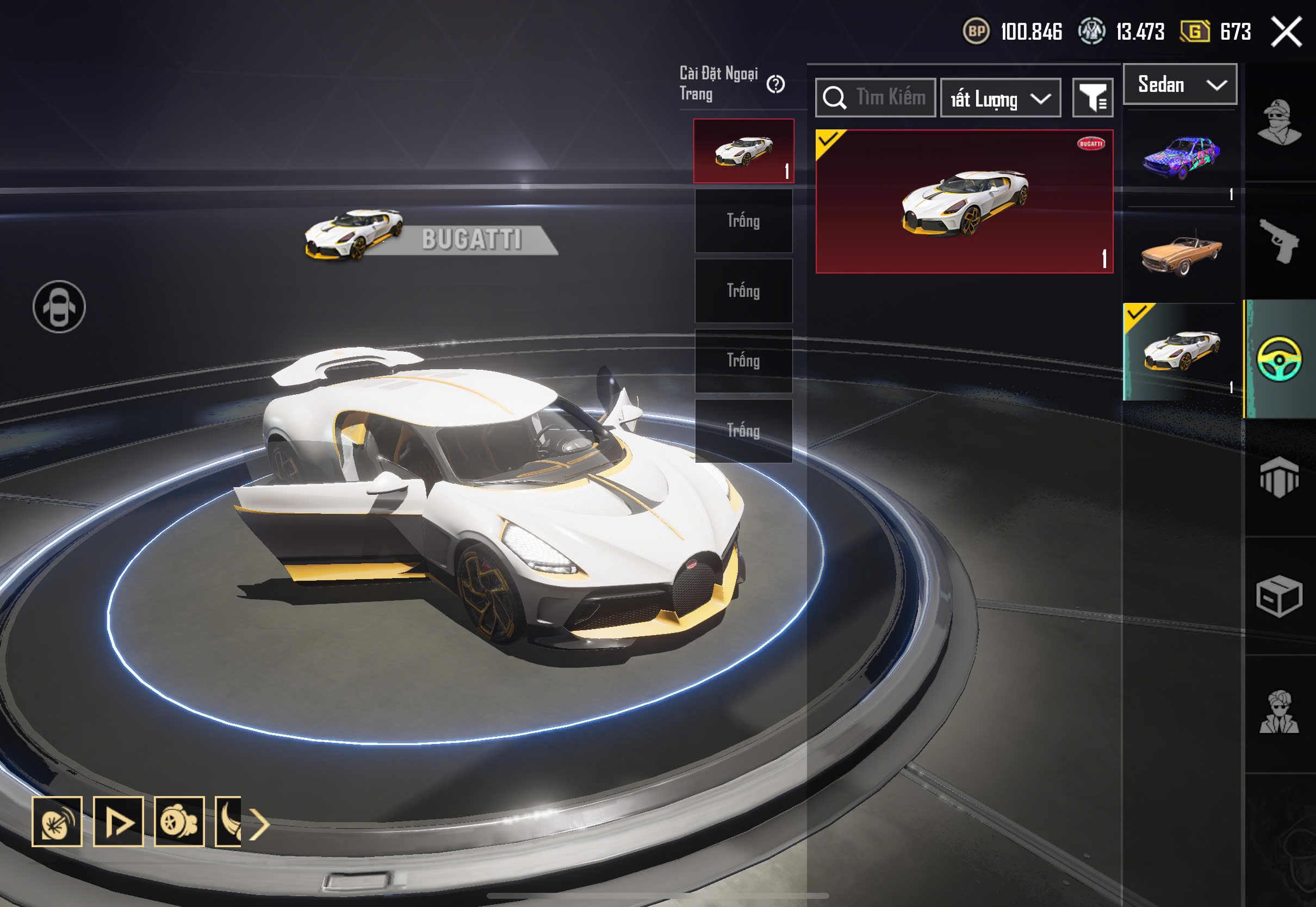Viewport: 1316px width, 907px height.
Task: Expand the Sedan vehicle type dropdown
Action: click(x=1180, y=85)
